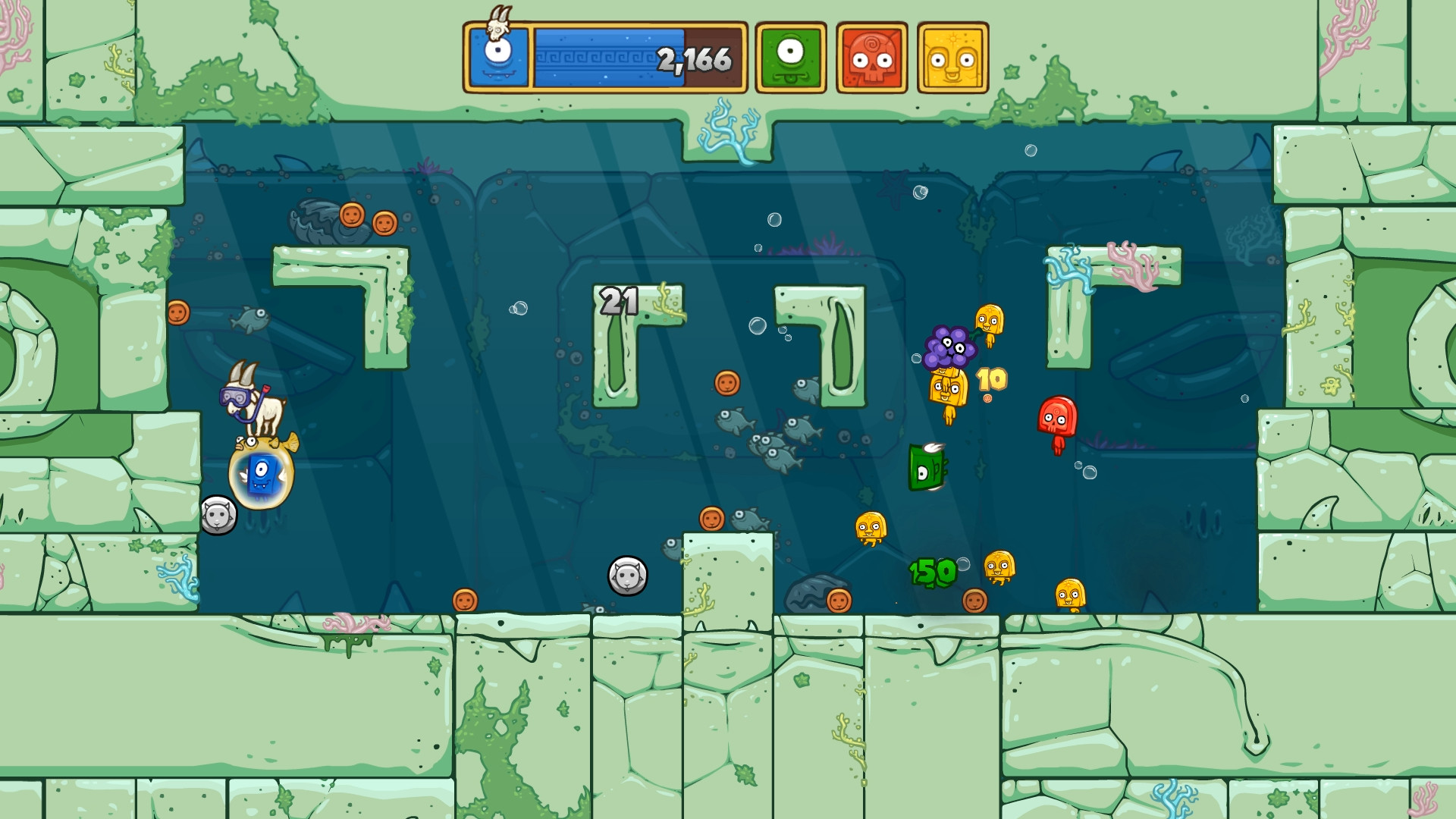Screen dimensions: 1456x819
Task: Click the green one-eyed player avatar
Action: coord(789,55)
